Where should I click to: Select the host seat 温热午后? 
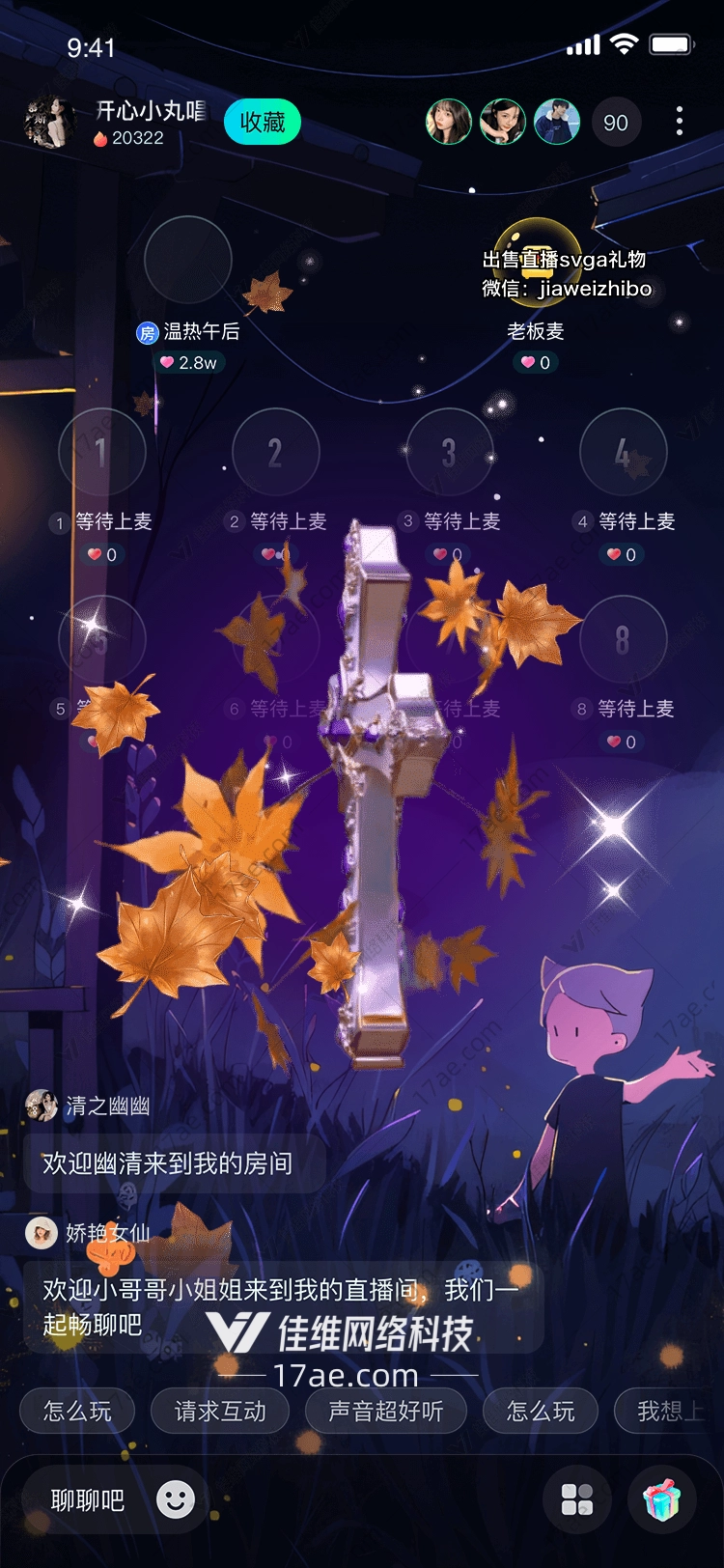point(187,261)
